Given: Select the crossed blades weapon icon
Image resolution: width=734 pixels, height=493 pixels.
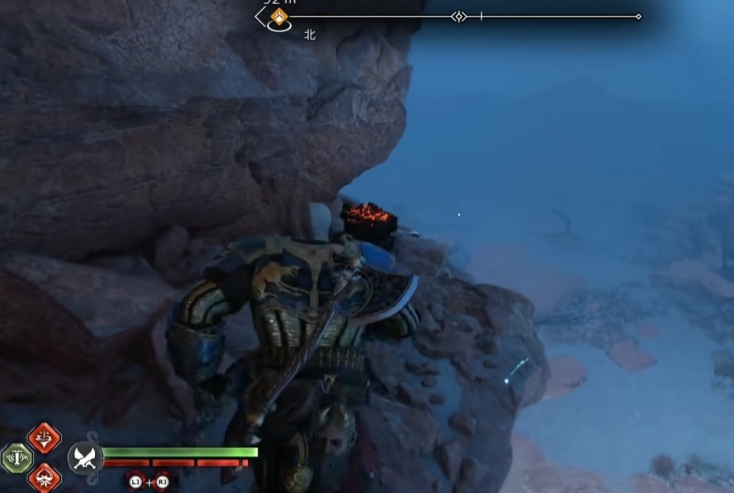Looking at the screenshot, I should click(x=85, y=458).
